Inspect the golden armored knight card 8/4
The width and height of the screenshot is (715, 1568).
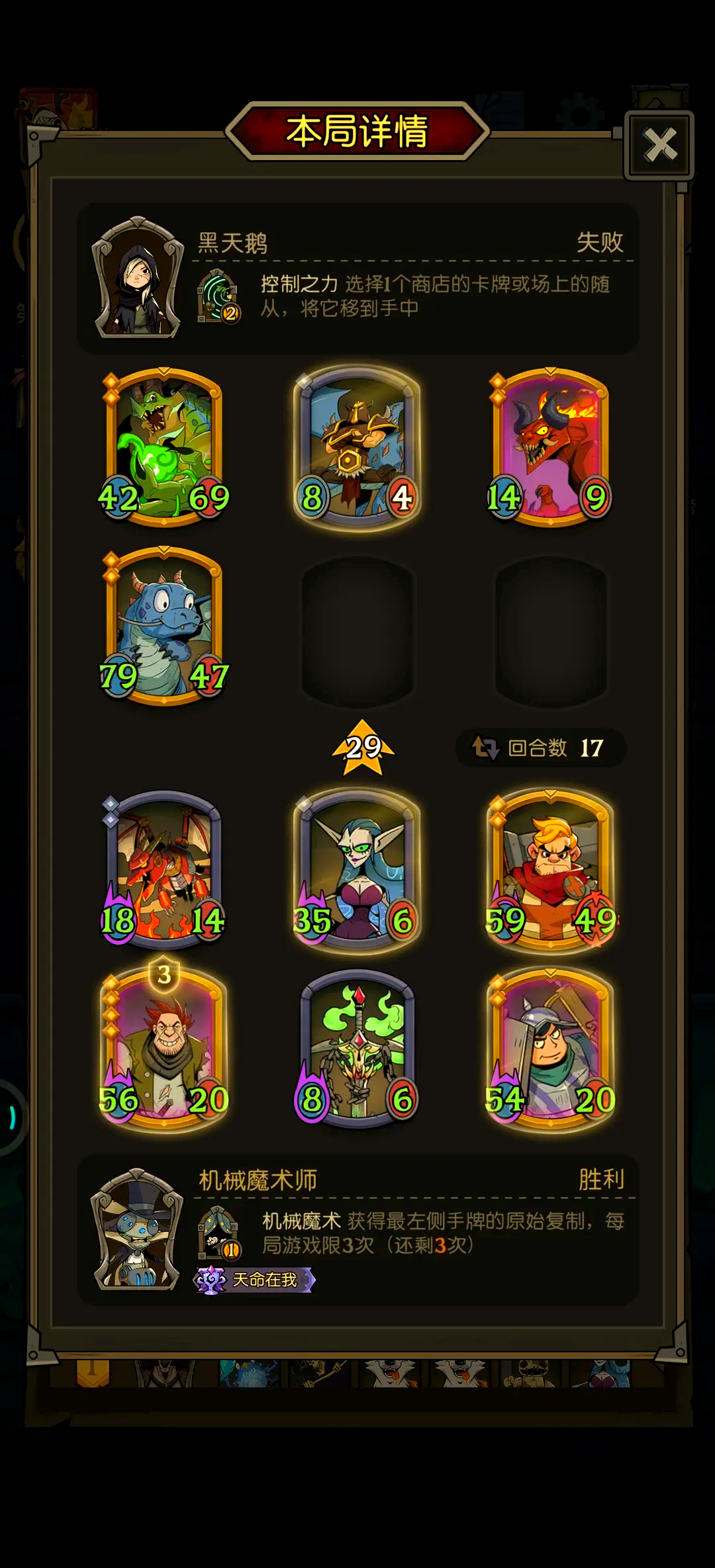[358, 447]
